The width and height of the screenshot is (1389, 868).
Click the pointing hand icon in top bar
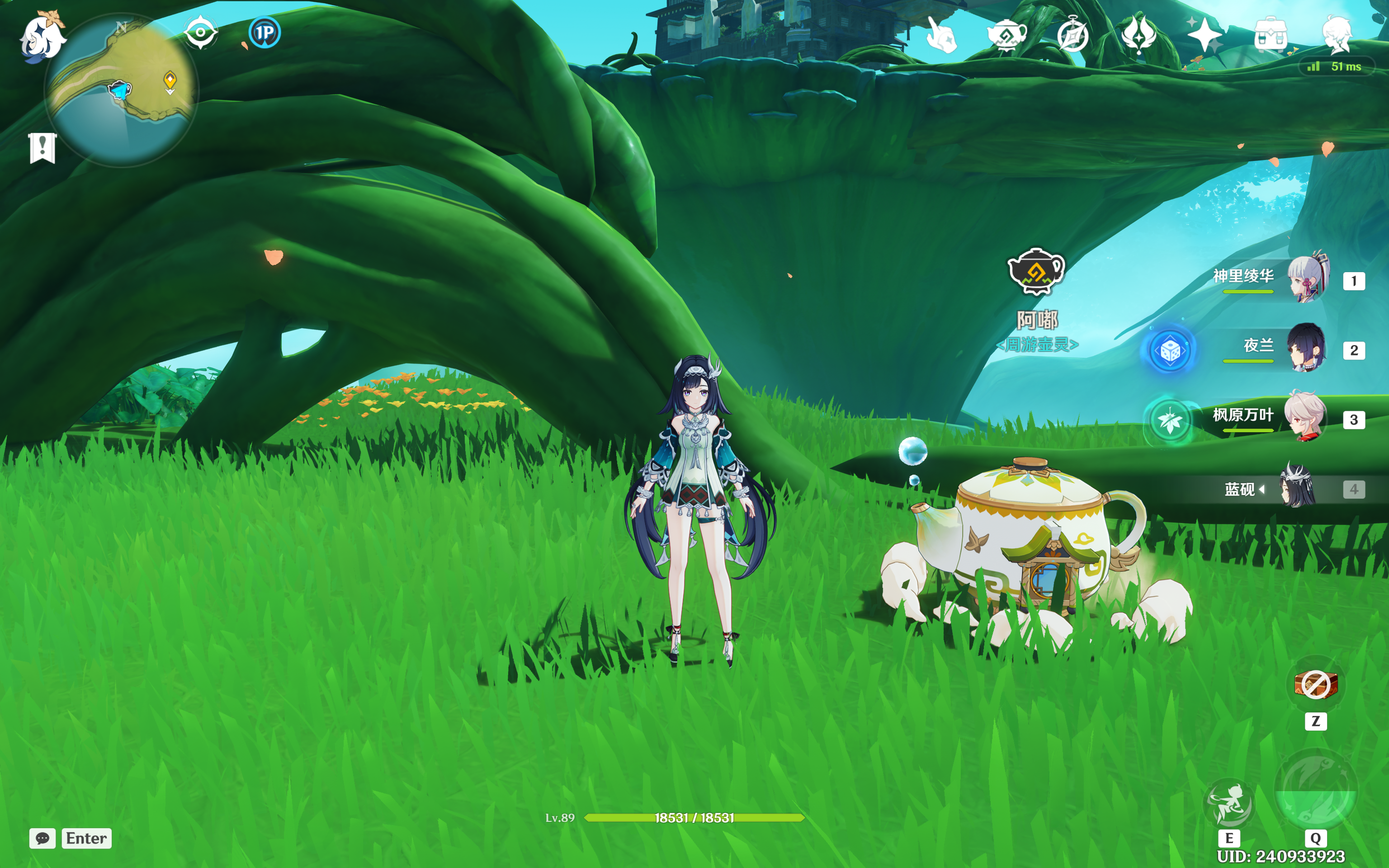[941, 35]
